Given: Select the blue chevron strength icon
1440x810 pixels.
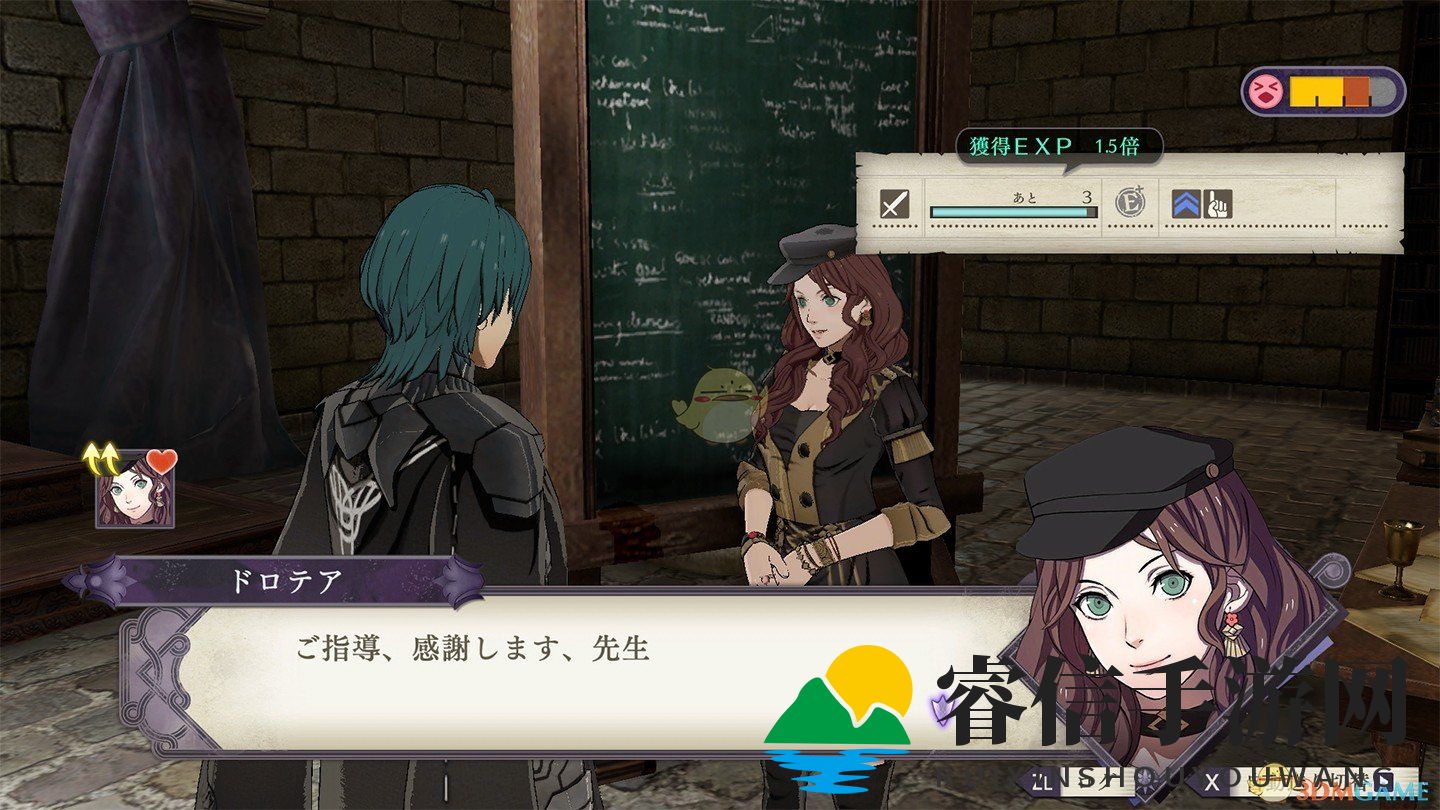Looking at the screenshot, I should pos(1186,204).
